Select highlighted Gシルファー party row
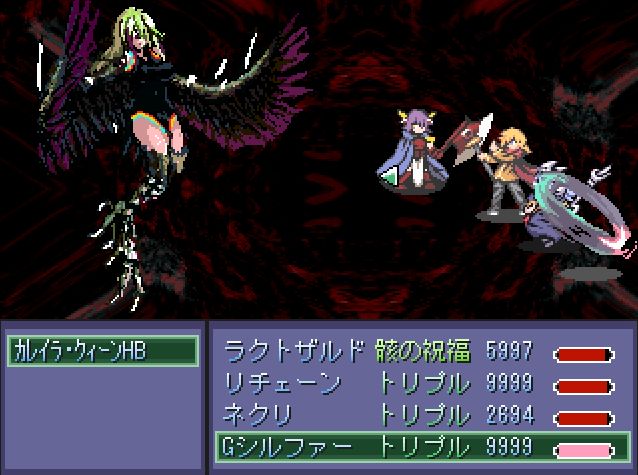This screenshot has height=475, width=638. pyautogui.click(x=420, y=446)
